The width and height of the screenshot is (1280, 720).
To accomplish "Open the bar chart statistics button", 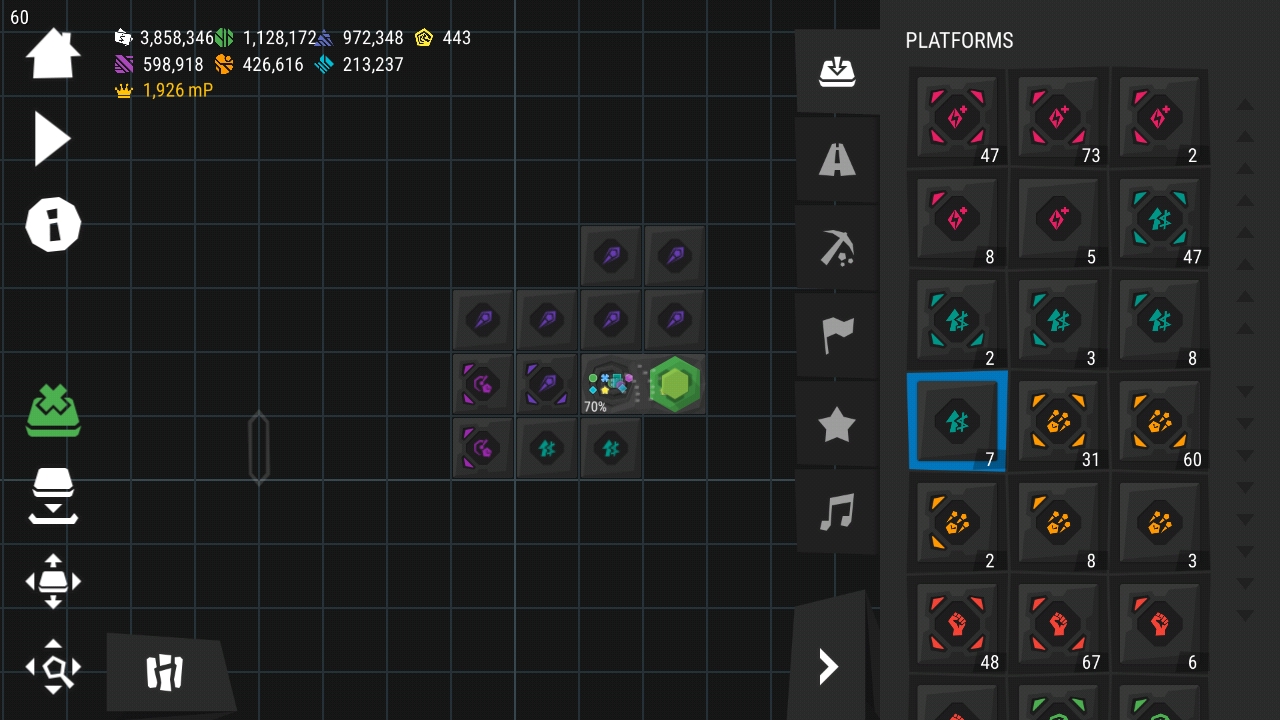I will pyautogui.click(x=166, y=673).
